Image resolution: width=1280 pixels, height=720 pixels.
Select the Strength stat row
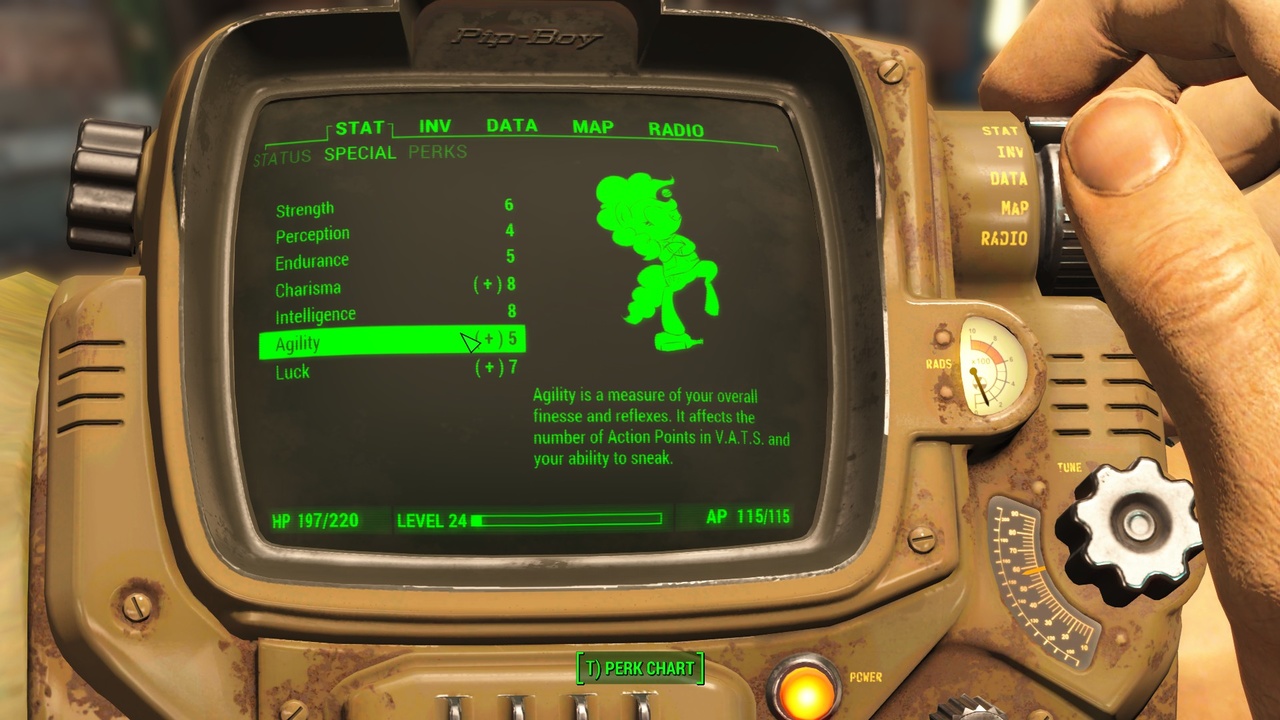click(x=304, y=208)
